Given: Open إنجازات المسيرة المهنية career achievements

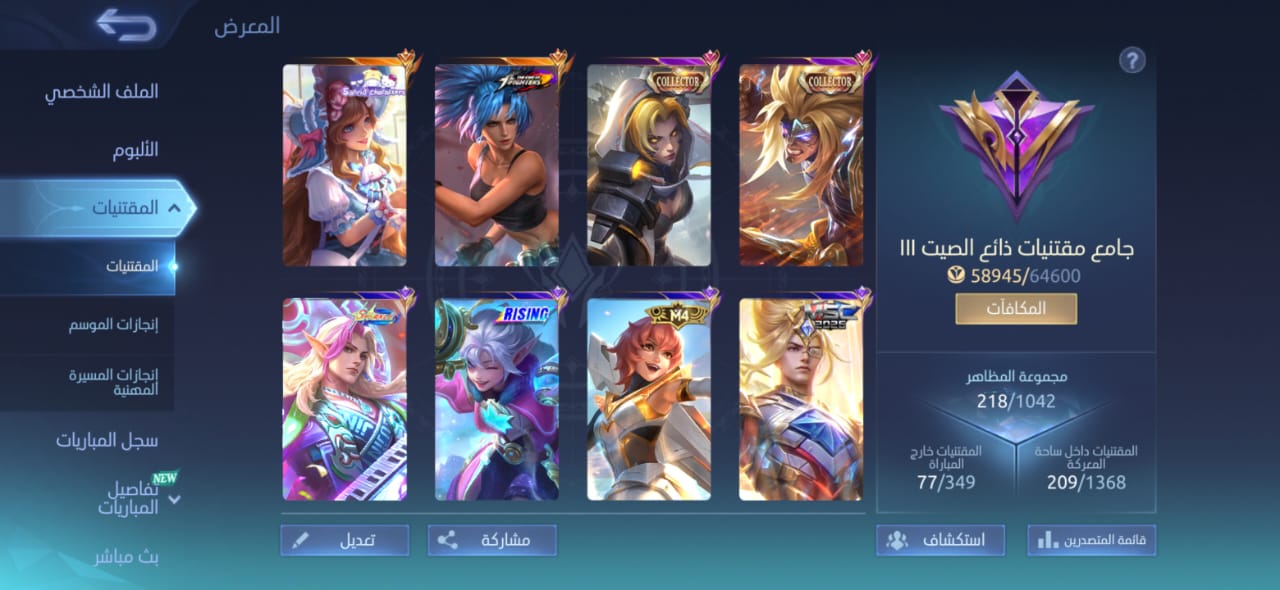Looking at the screenshot, I should (114, 382).
